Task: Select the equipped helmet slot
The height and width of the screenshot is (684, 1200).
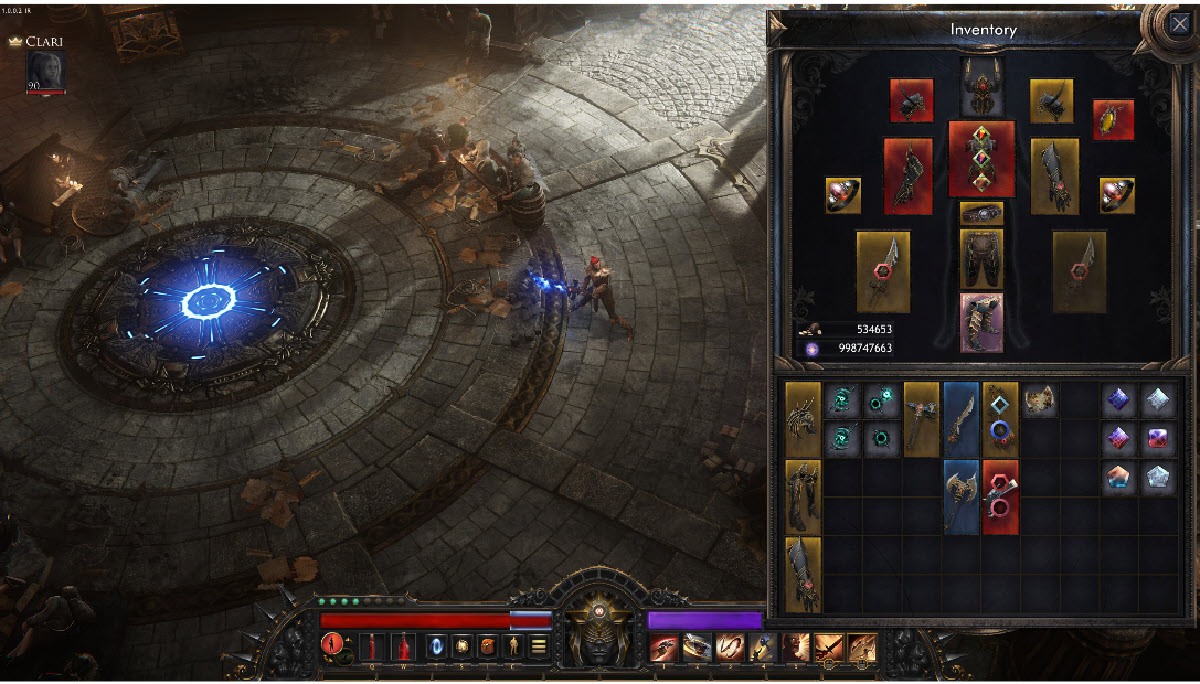Action: [x=982, y=86]
